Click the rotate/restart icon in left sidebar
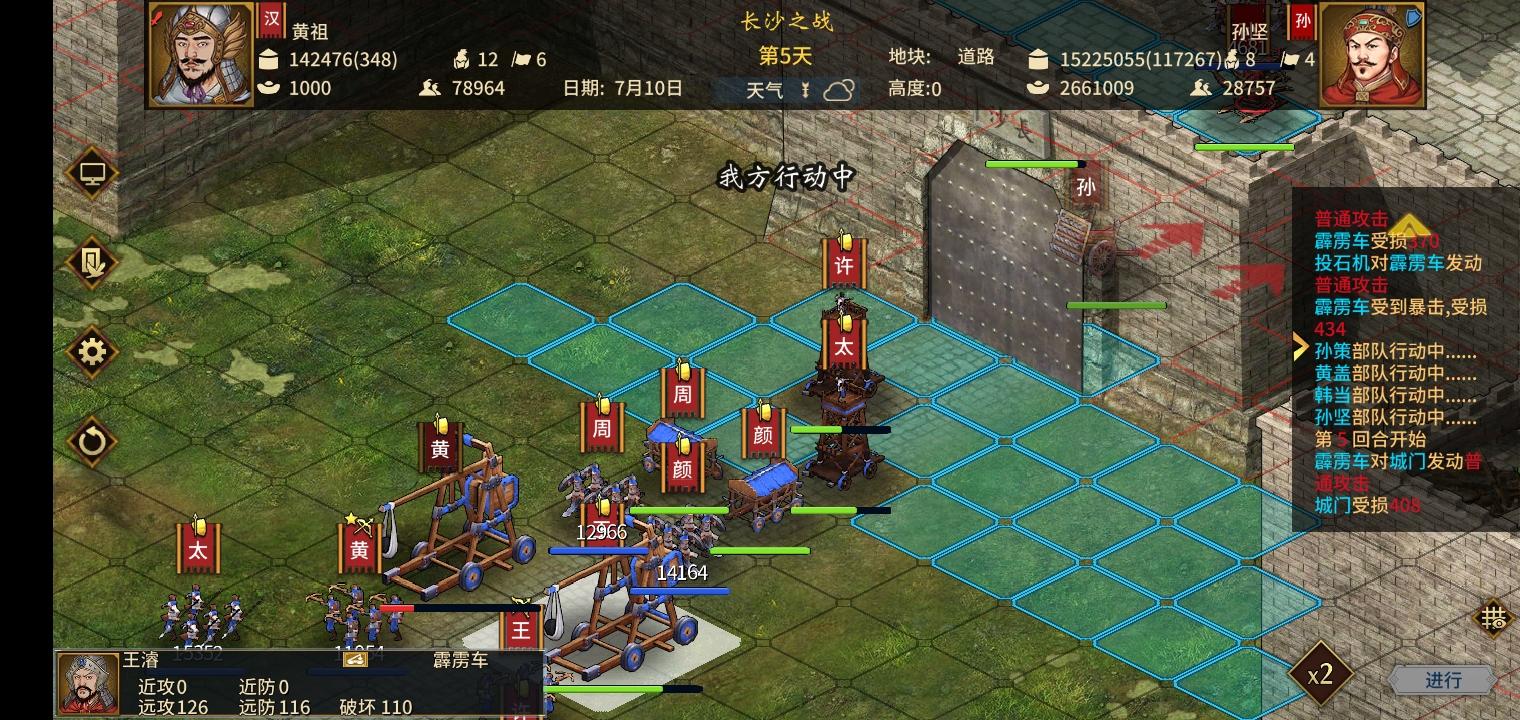Viewport: 1520px width, 720px height. (x=91, y=441)
